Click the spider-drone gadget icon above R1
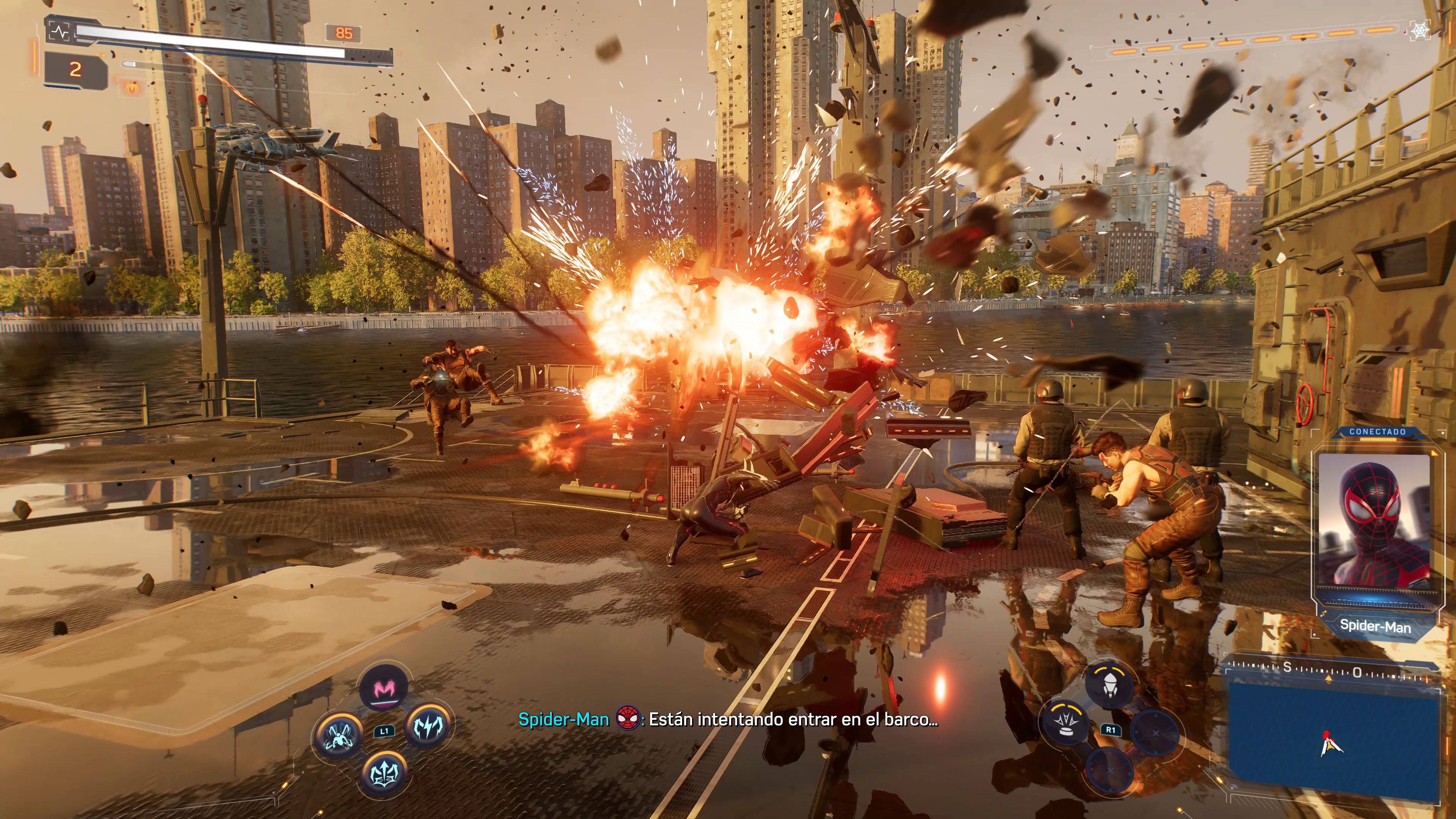1456x819 pixels. [1111, 684]
